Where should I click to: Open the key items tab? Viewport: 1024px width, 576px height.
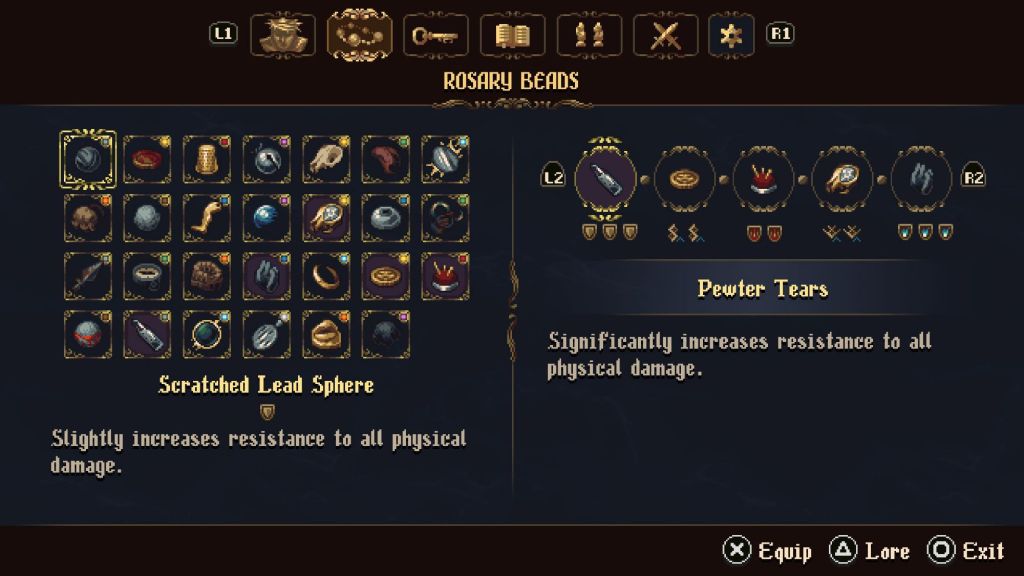436,35
